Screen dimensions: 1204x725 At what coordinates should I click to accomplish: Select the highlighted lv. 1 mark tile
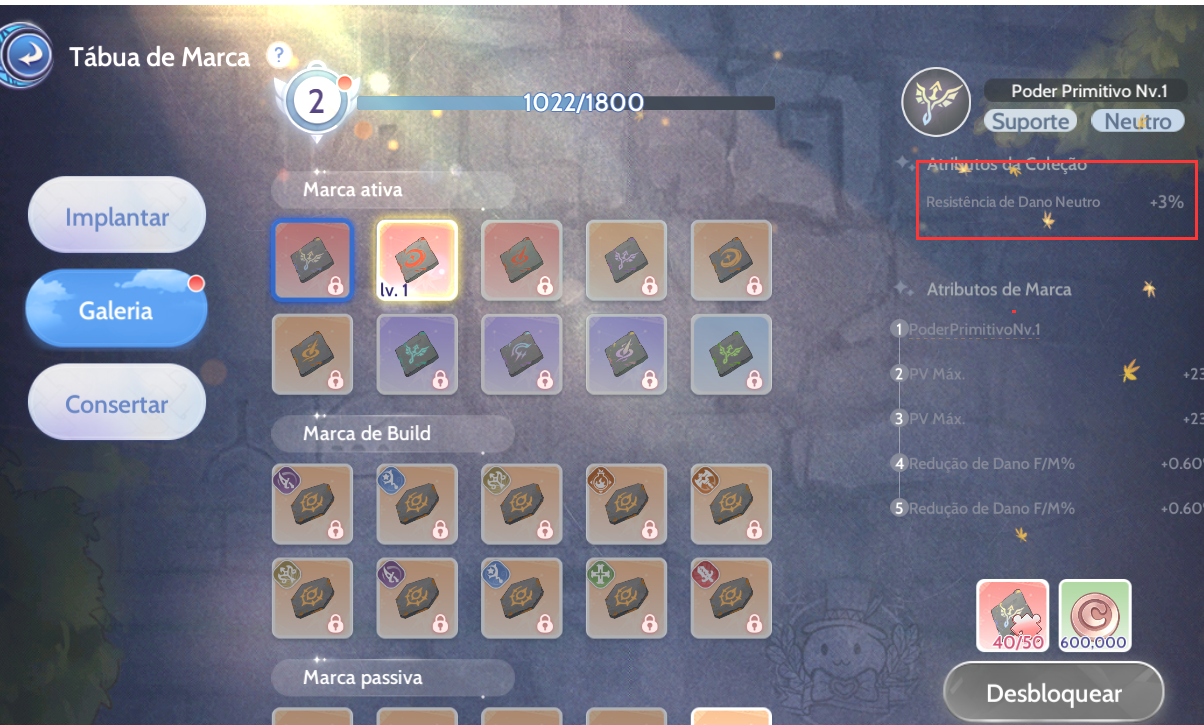417,260
